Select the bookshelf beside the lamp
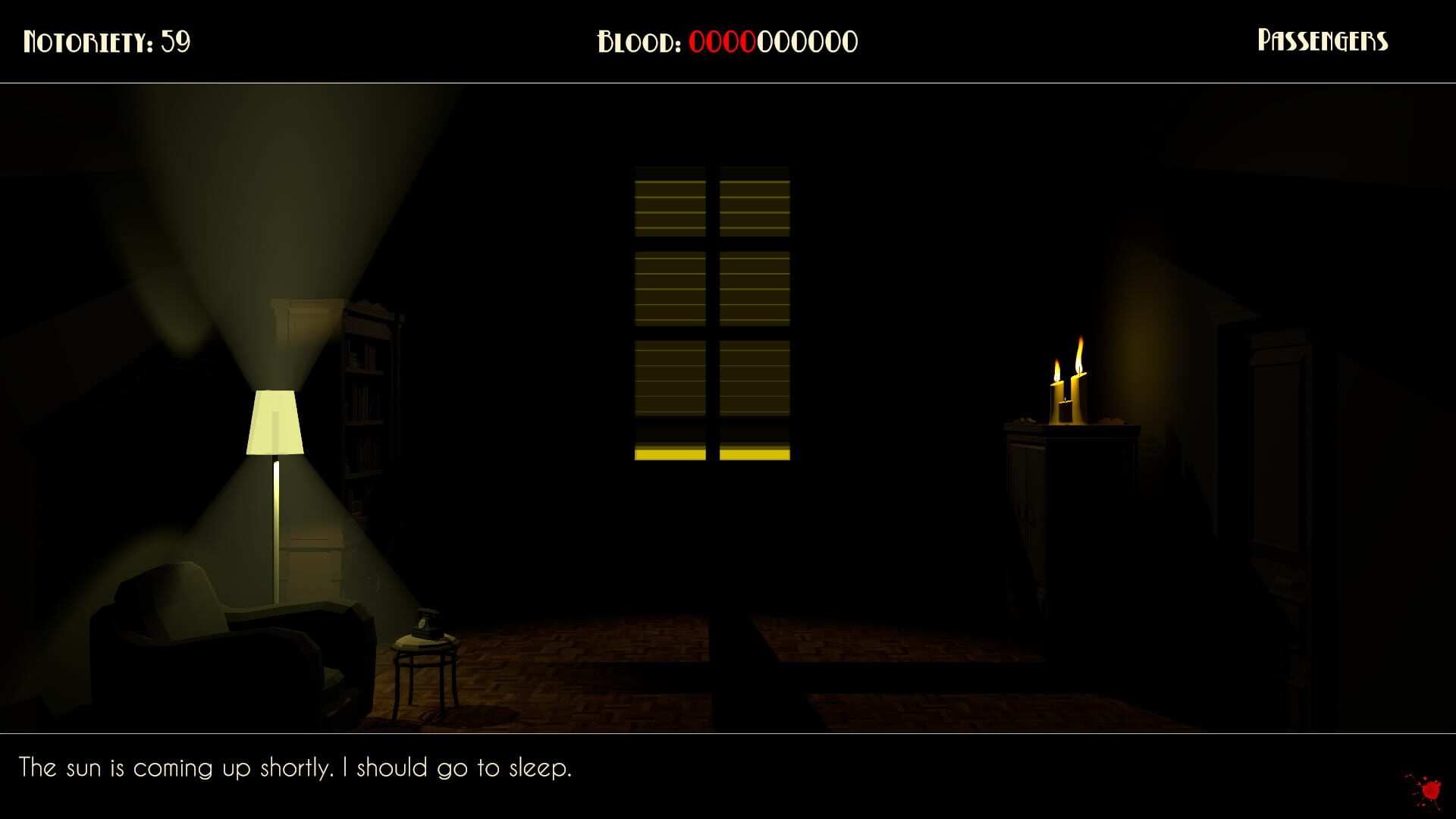1456x819 pixels. tap(370, 402)
